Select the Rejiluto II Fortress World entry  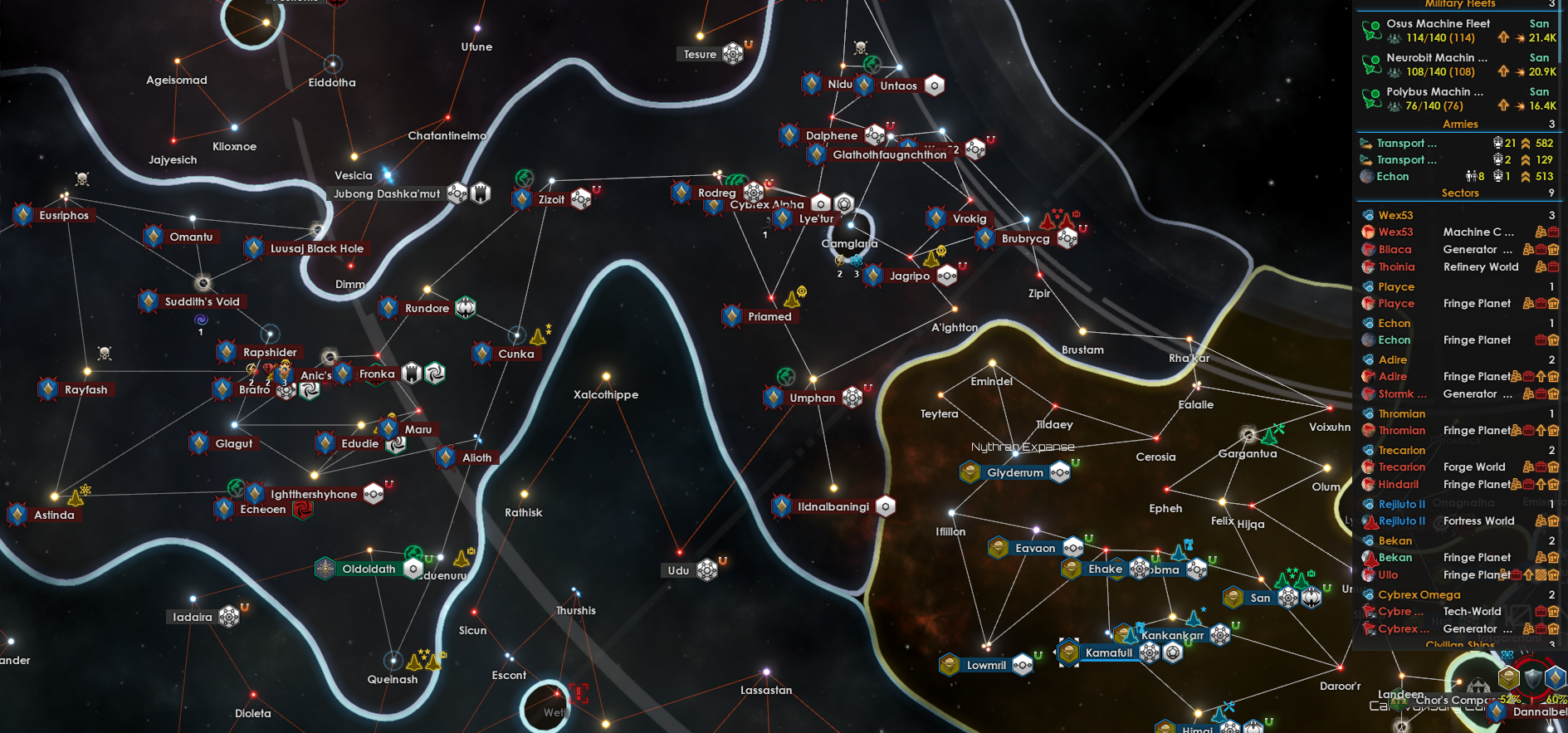pyautogui.click(x=1403, y=520)
